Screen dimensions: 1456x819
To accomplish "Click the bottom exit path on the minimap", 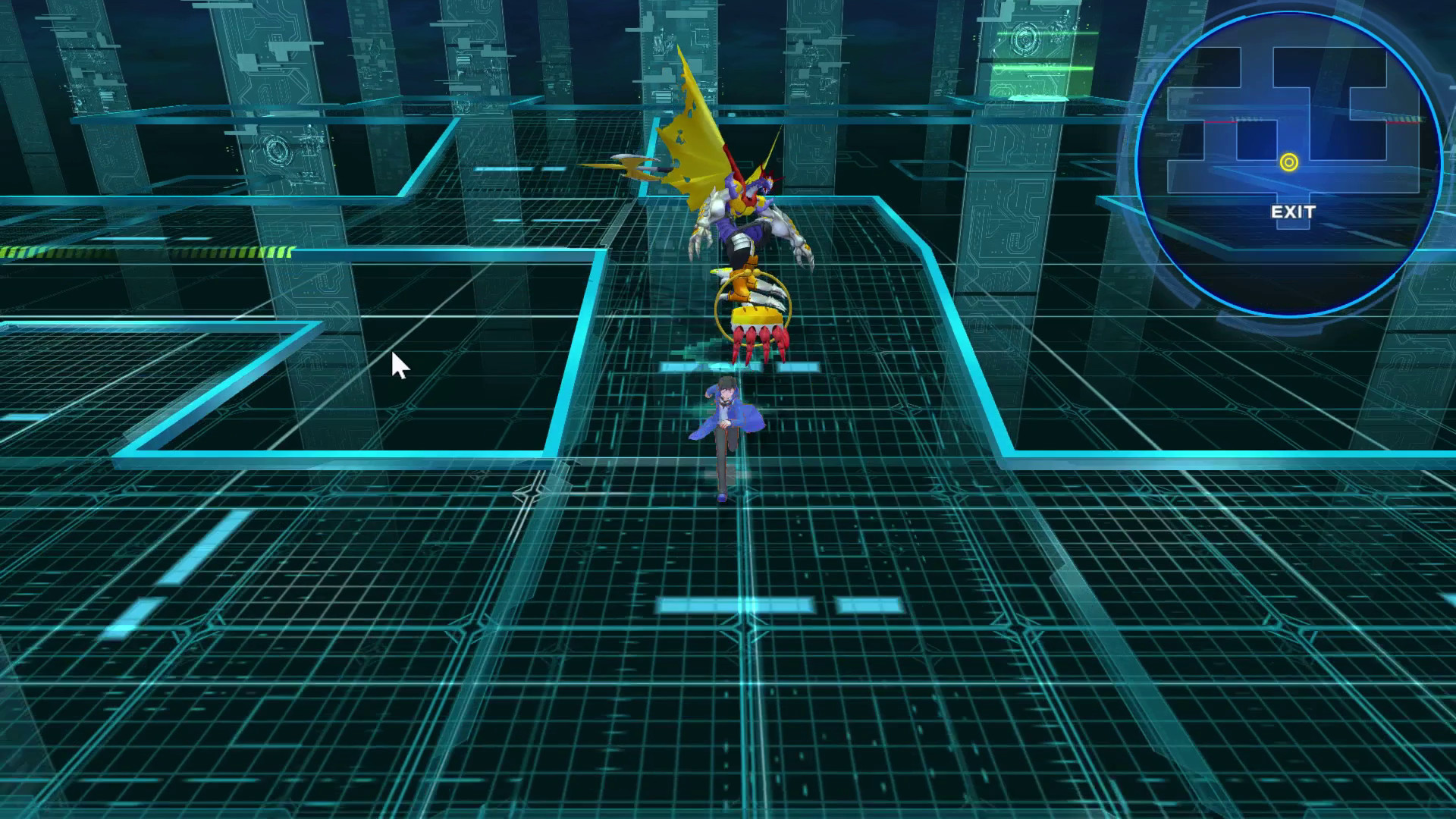I will point(1292,224).
